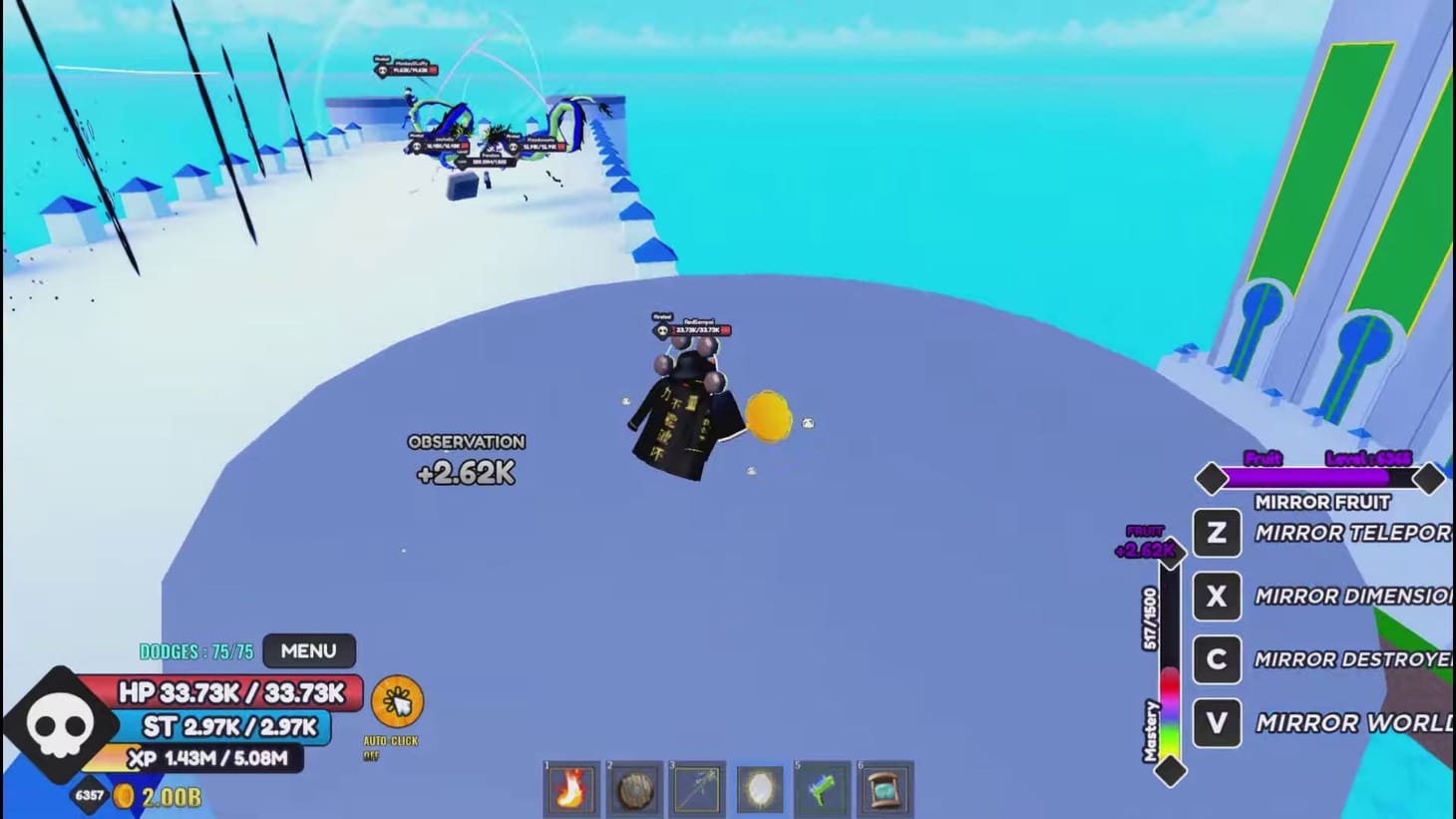Cast the V Mirror World ability

click(1216, 722)
